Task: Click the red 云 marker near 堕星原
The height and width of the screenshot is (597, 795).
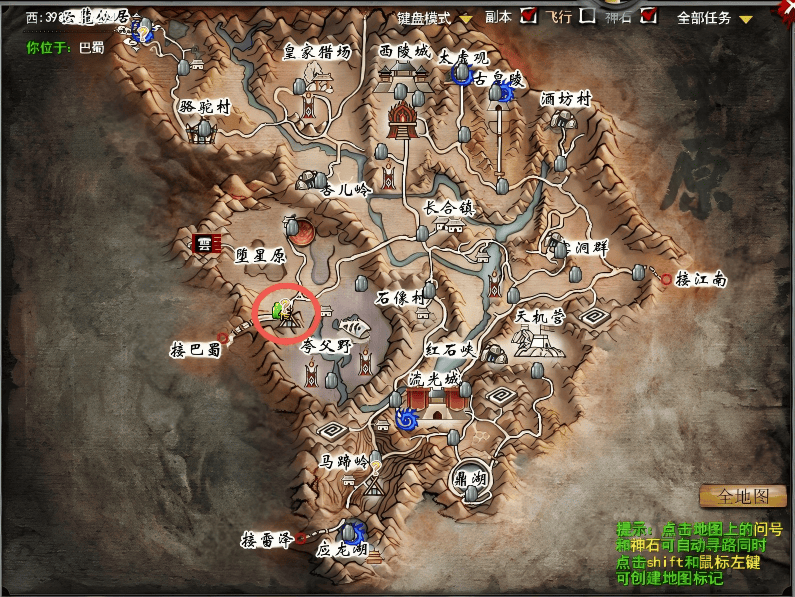Action: tap(208, 243)
